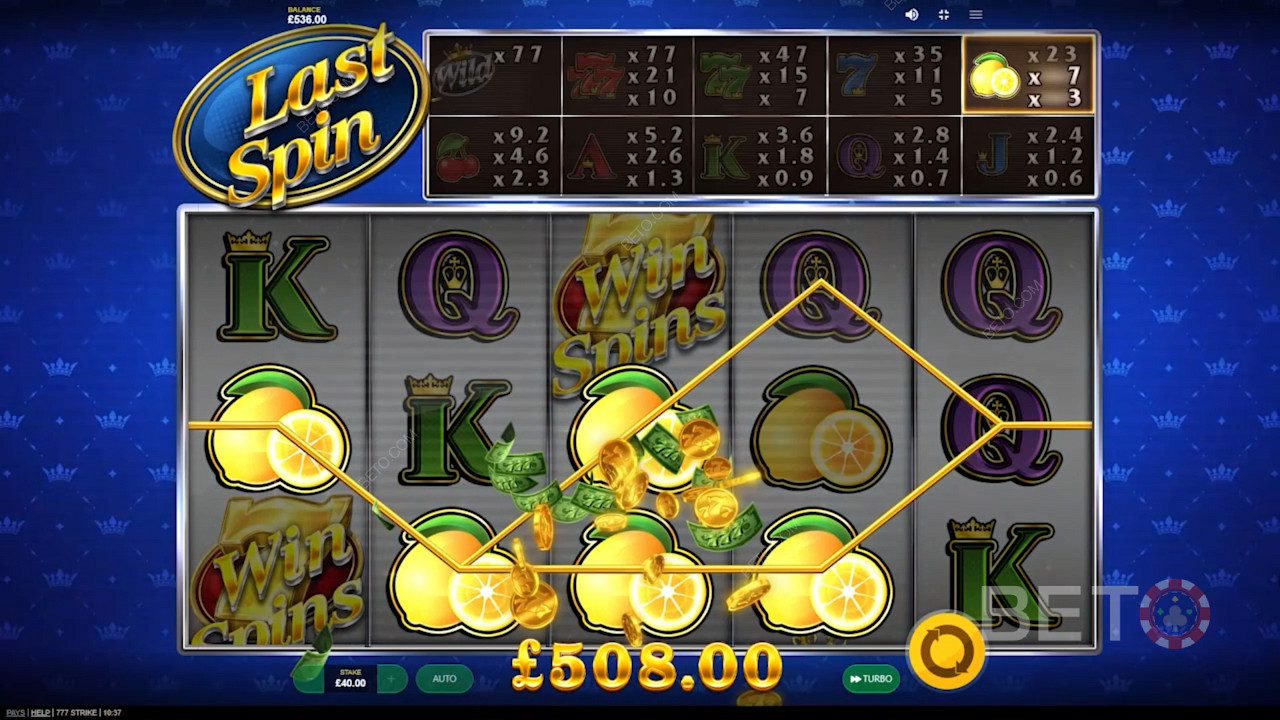Screen dimensions: 1280x720
Task: Exit fullscreen with the arrows icon
Action: (943, 15)
